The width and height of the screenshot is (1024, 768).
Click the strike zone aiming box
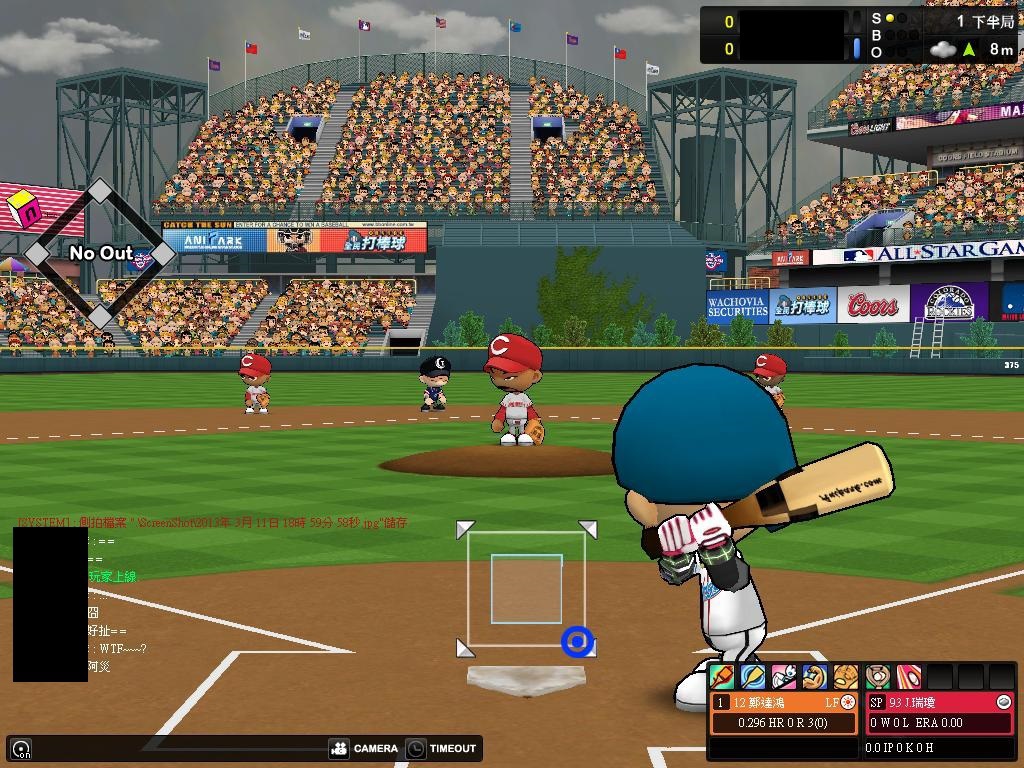click(x=526, y=589)
